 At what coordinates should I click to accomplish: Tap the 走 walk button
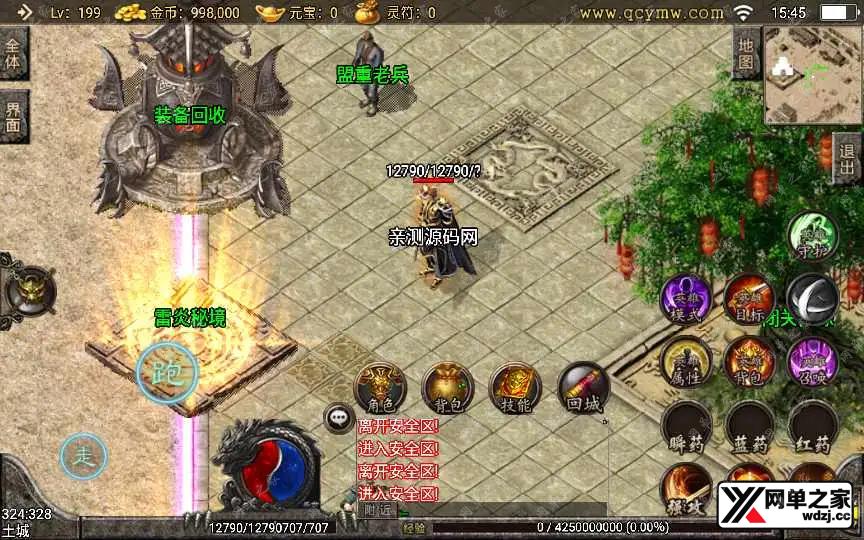coord(83,457)
